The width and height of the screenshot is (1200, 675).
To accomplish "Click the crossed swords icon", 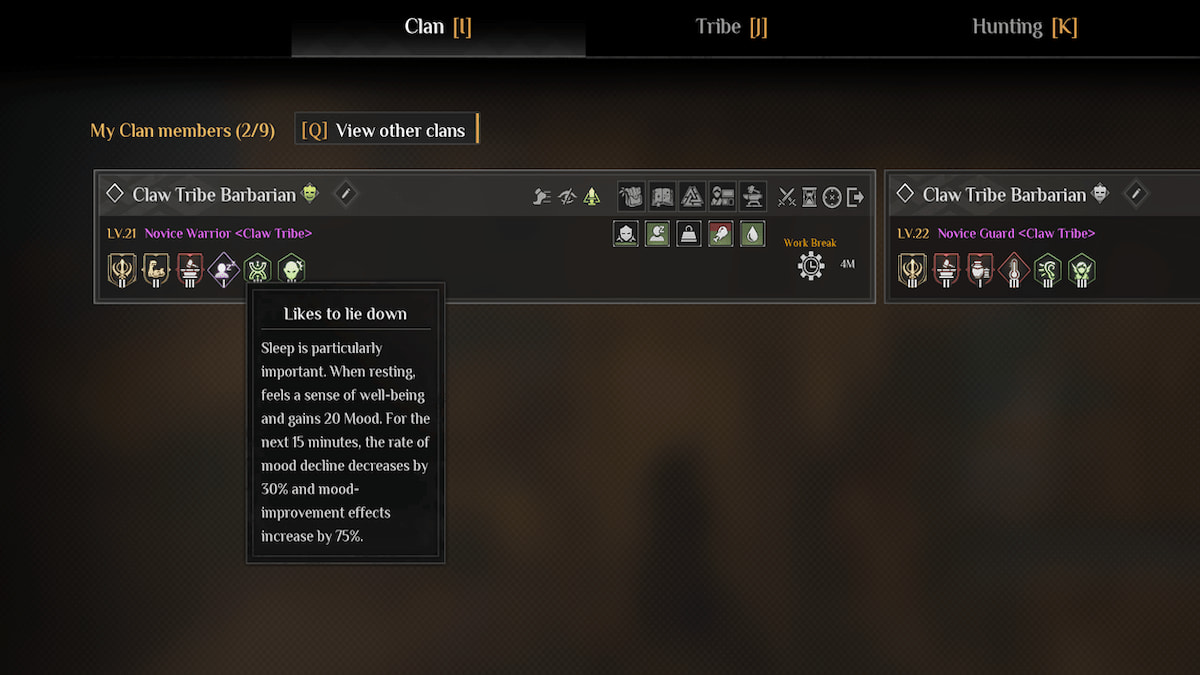I will pos(787,197).
